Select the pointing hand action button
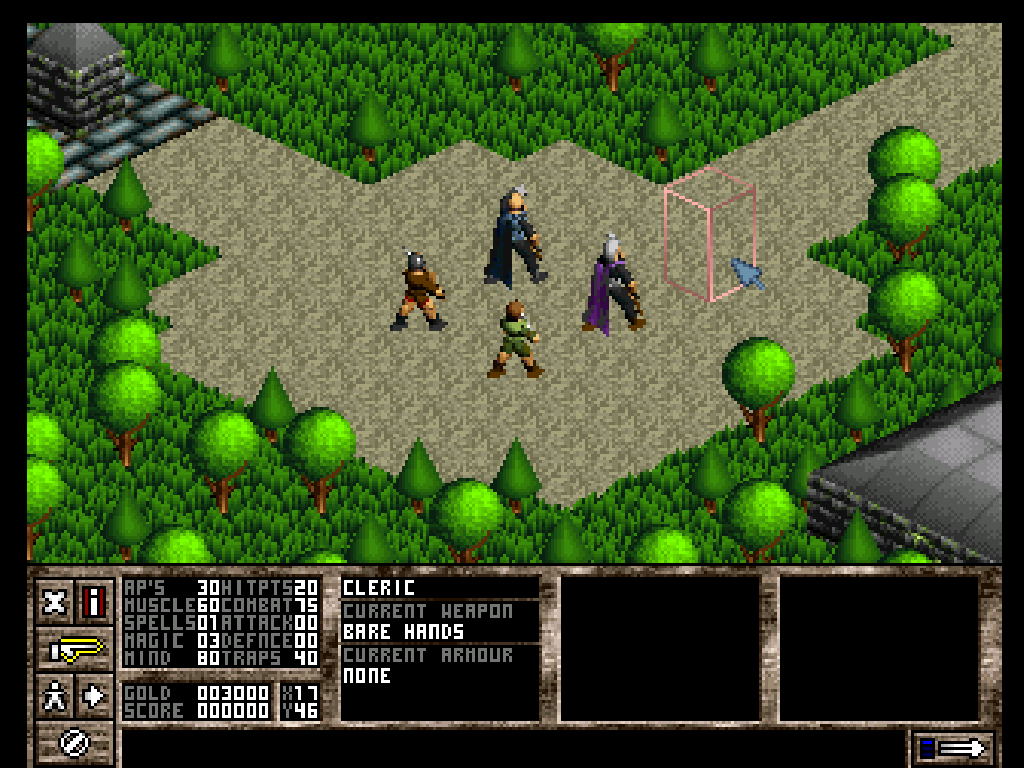Screen dimensions: 1024x768 76,649
